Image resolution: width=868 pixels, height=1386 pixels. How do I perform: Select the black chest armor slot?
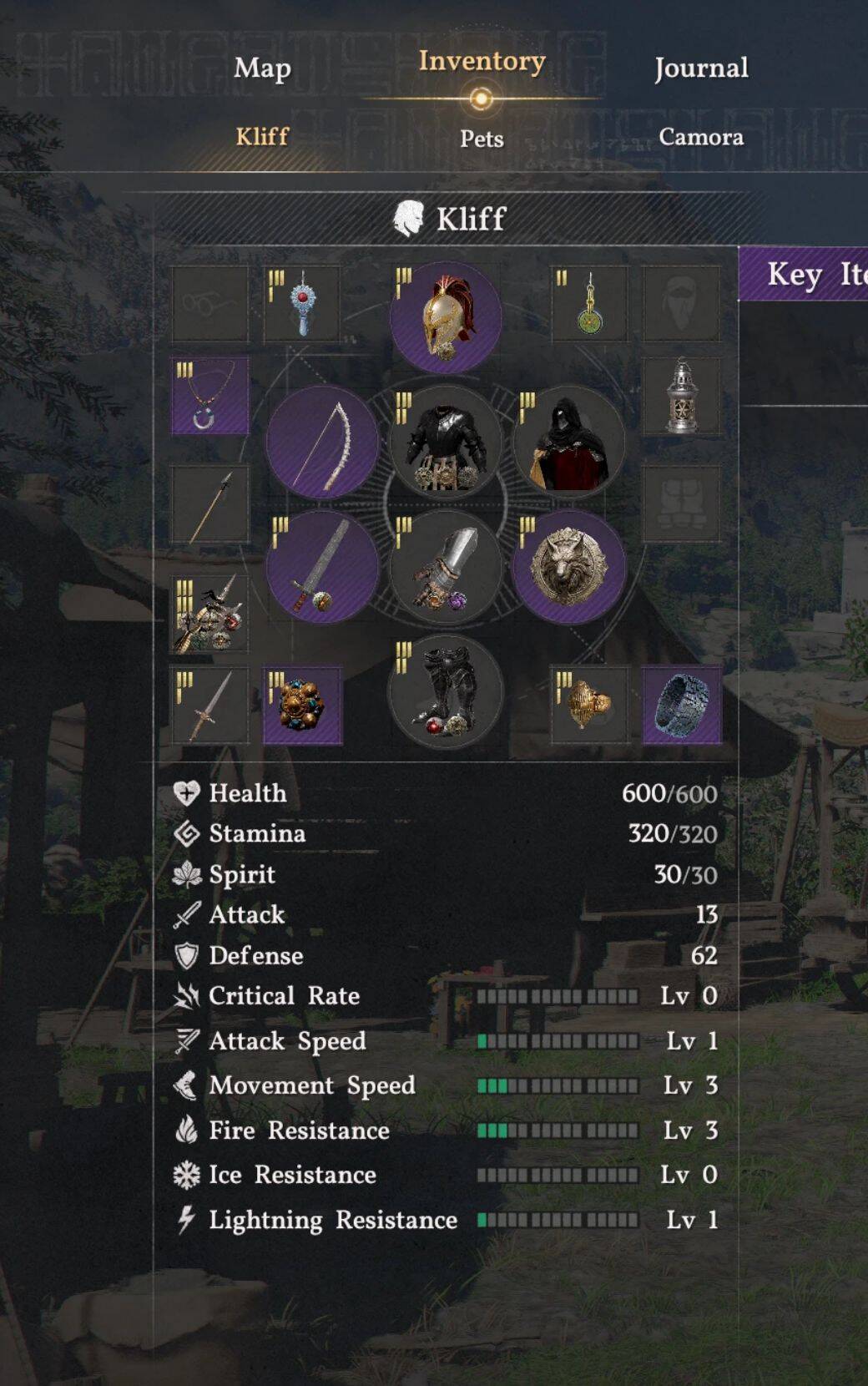pyautogui.click(x=446, y=443)
